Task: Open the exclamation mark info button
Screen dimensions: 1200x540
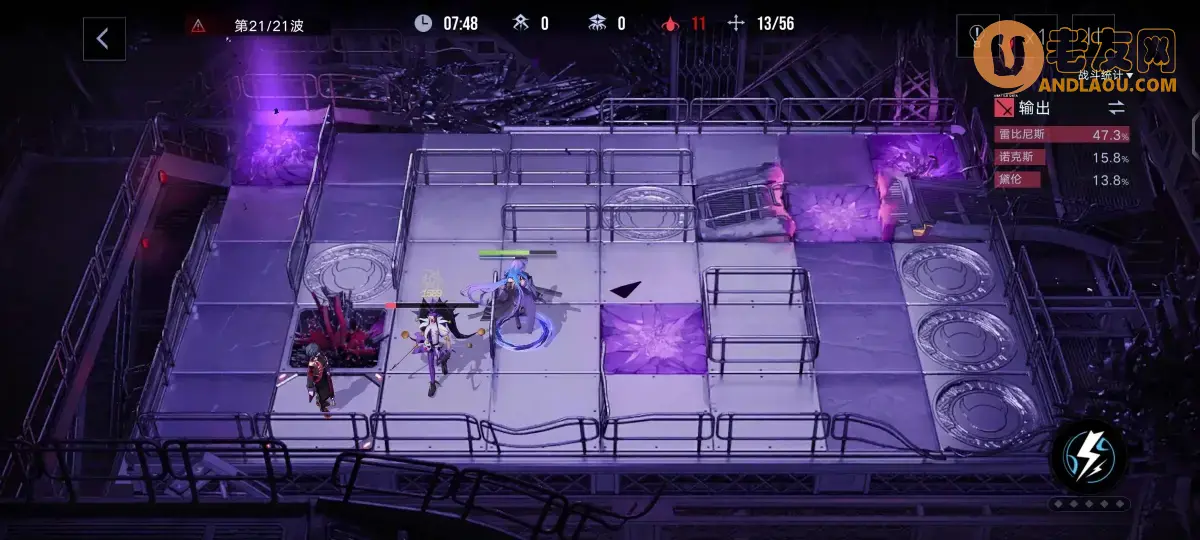Action: coord(977,38)
